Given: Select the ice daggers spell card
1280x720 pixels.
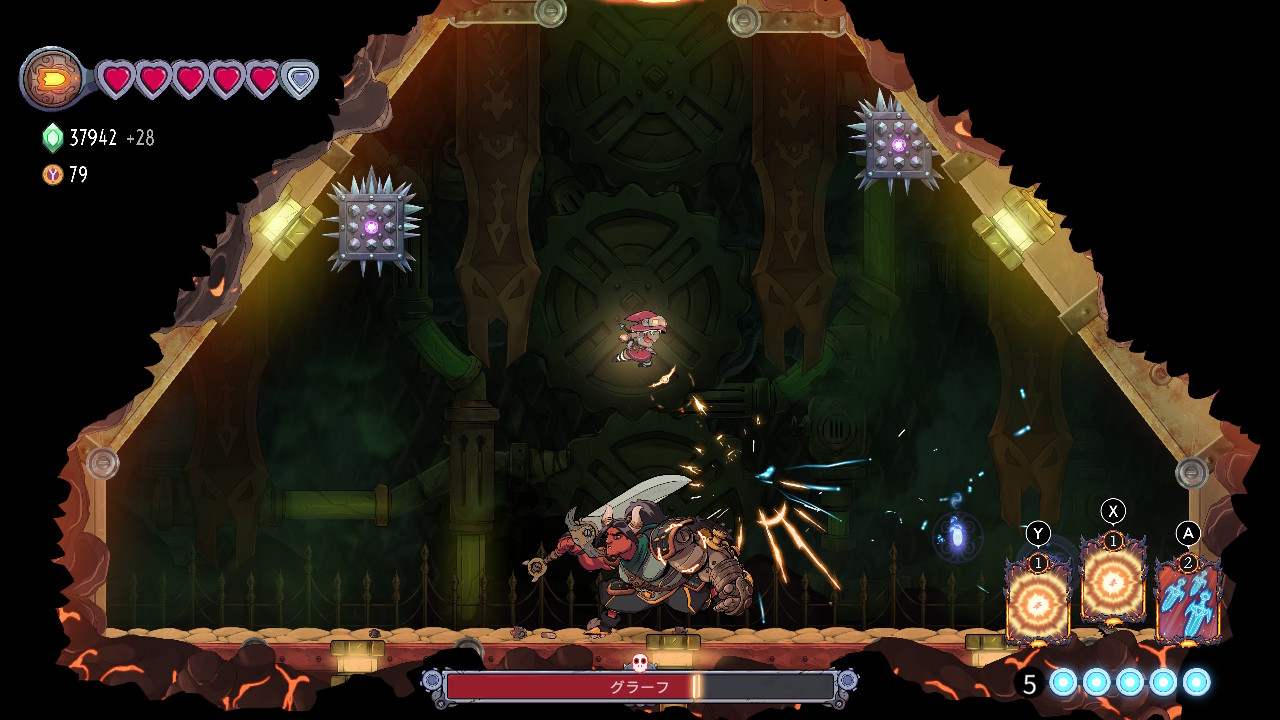Looking at the screenshot, I should click(x=1188, y=601).
